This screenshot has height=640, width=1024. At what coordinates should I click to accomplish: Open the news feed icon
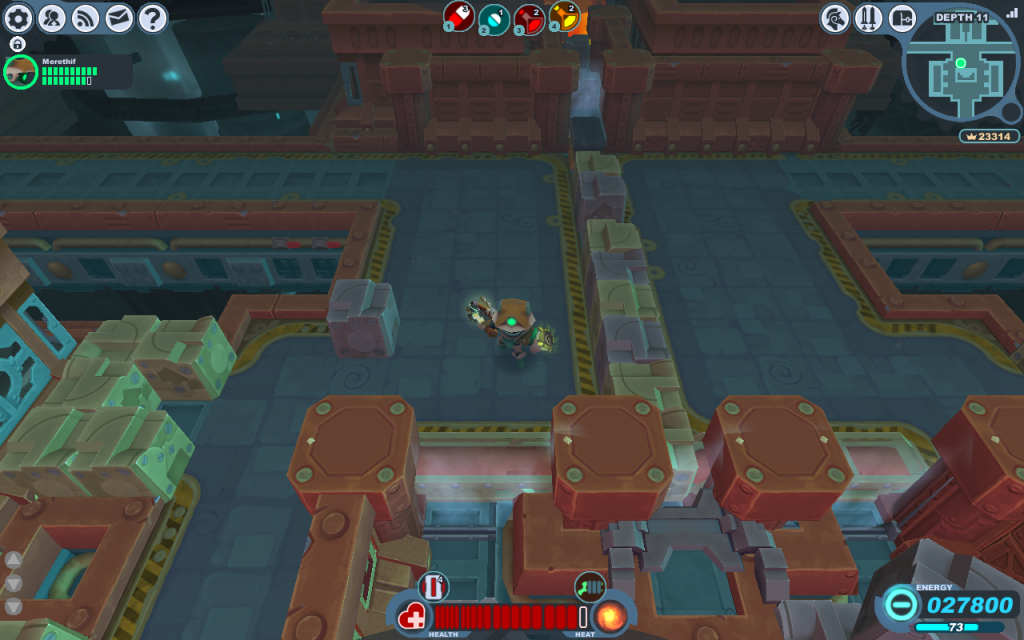(86, 17)
